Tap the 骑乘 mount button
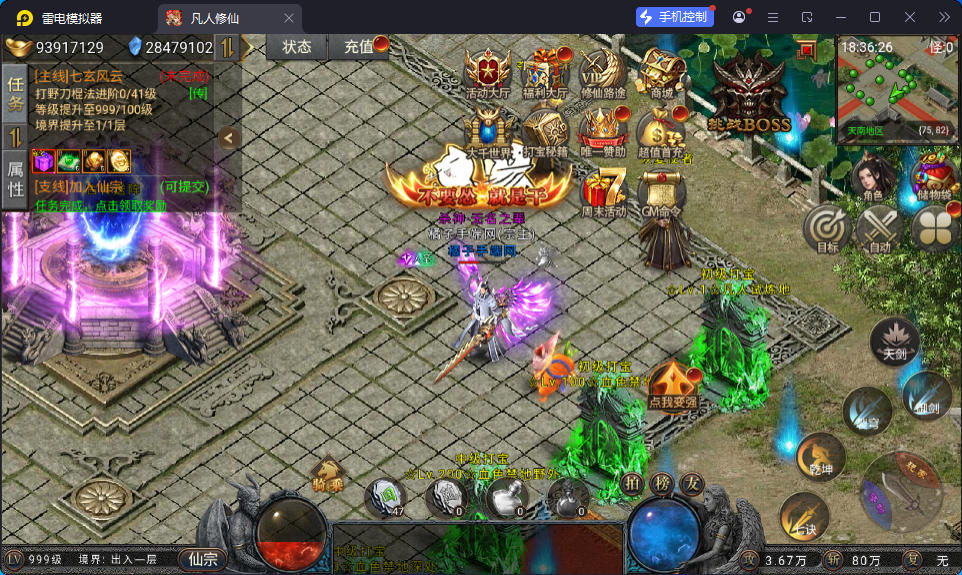The width and height of the screenshot is (962, 575). pos(328,474)
